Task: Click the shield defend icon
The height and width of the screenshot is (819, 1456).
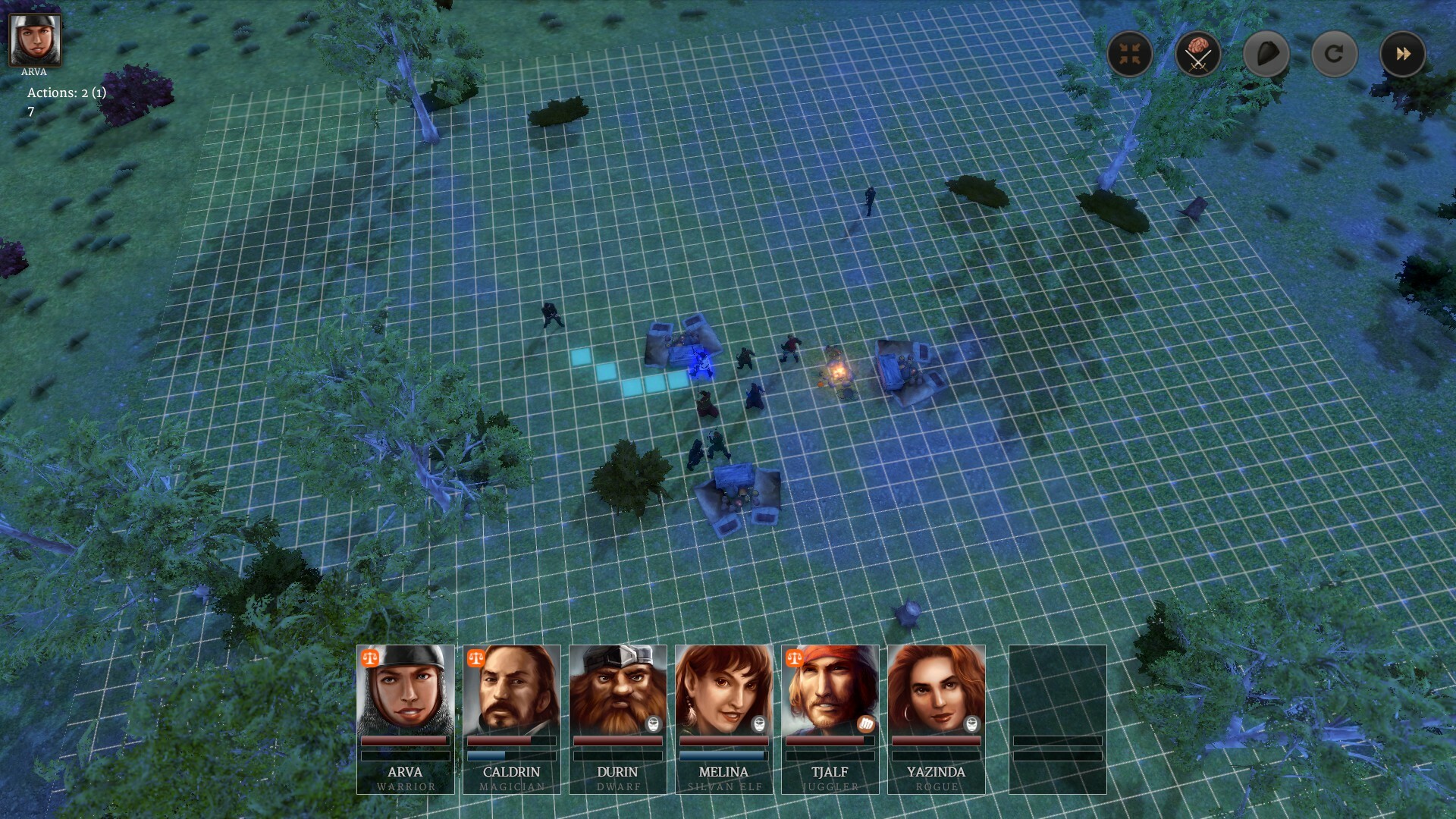Action: point(1265,55)
